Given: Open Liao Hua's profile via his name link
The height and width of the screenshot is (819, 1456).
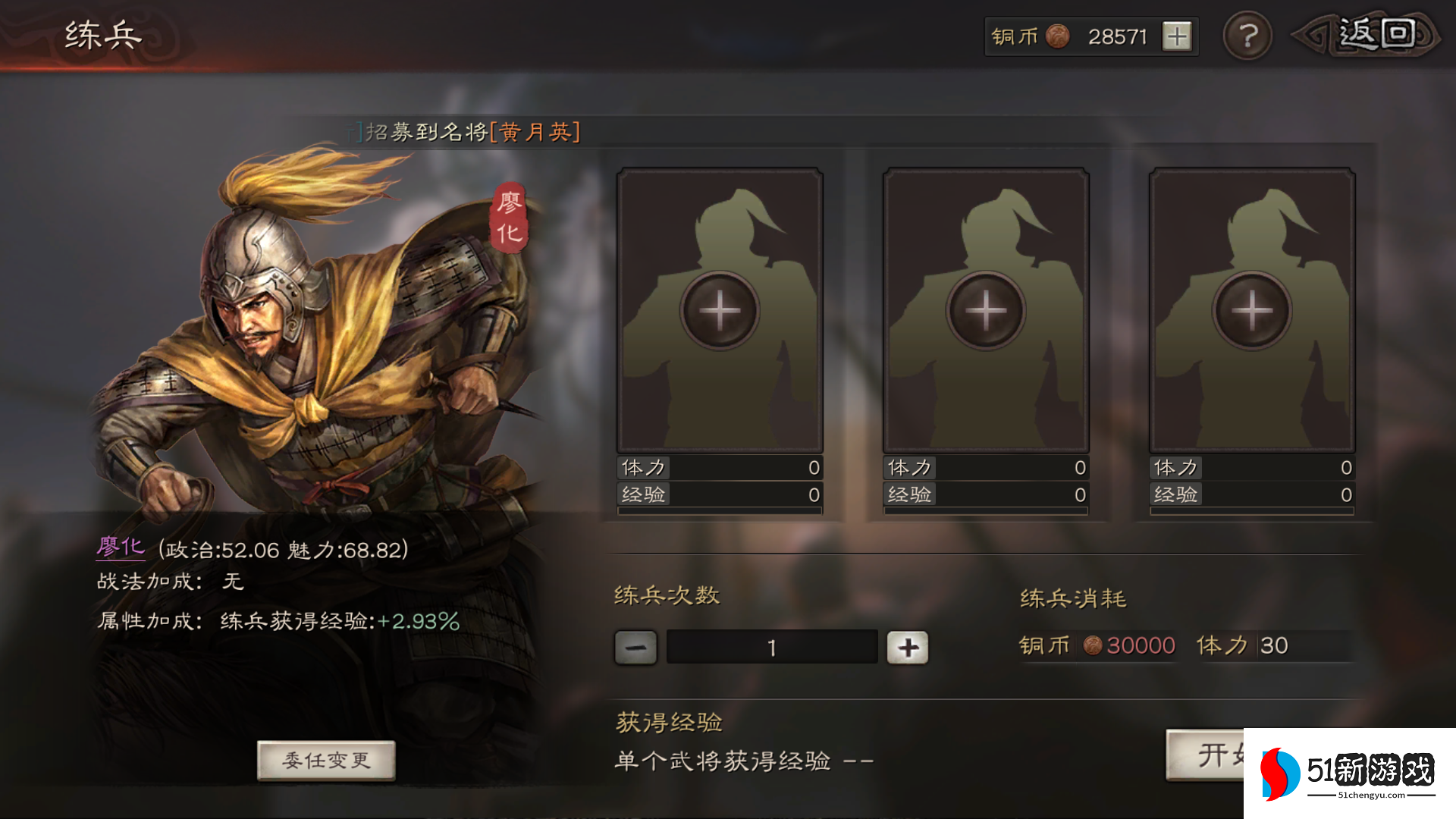Looking at the screenshot, I should 123,548.
